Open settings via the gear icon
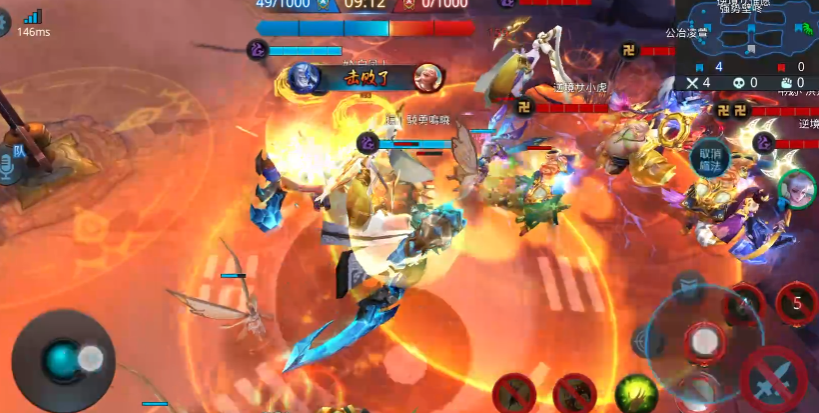Screen dimensions: 819x413 3,24
